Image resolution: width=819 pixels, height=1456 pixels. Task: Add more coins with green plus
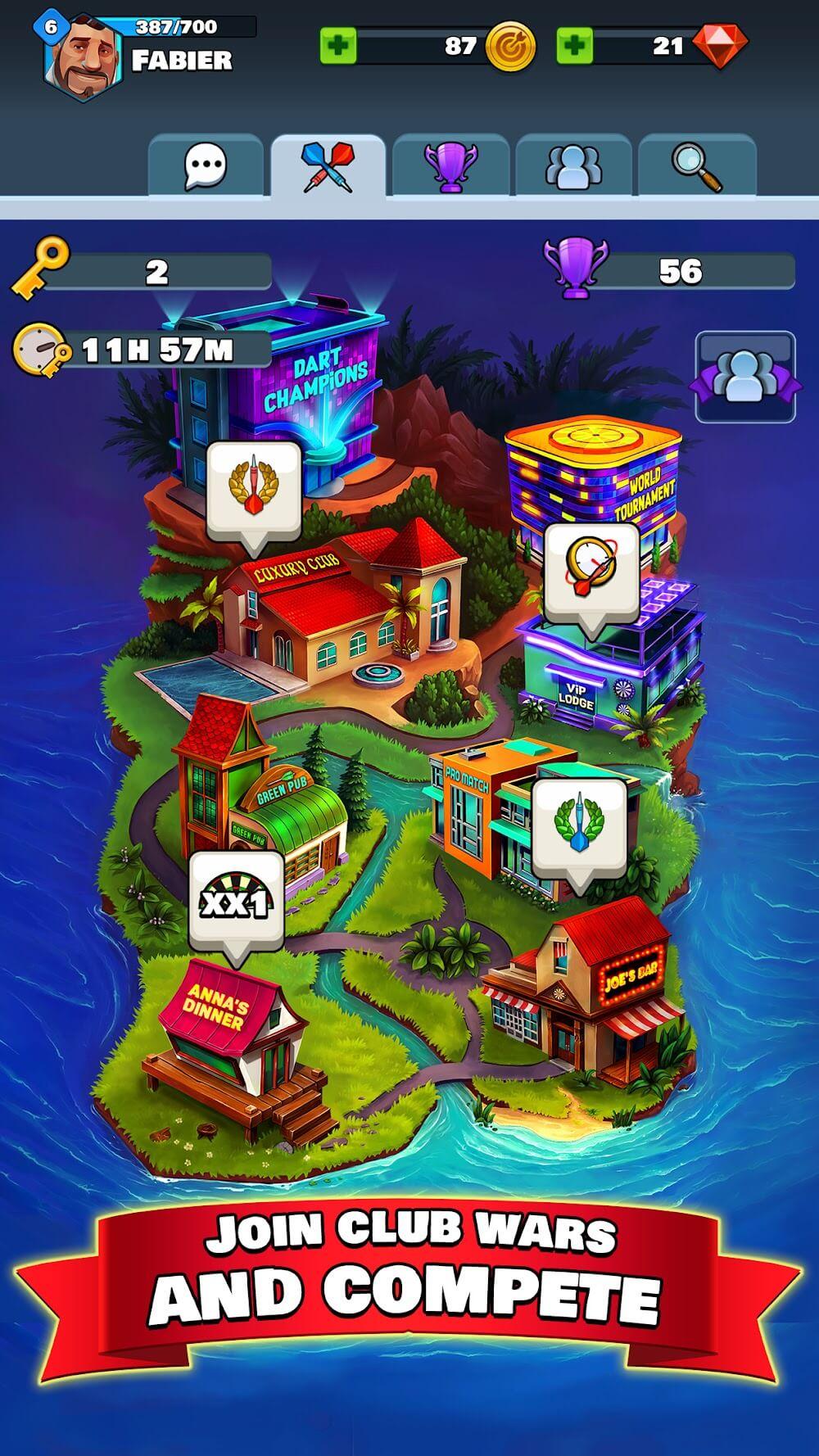coord(338,46)
